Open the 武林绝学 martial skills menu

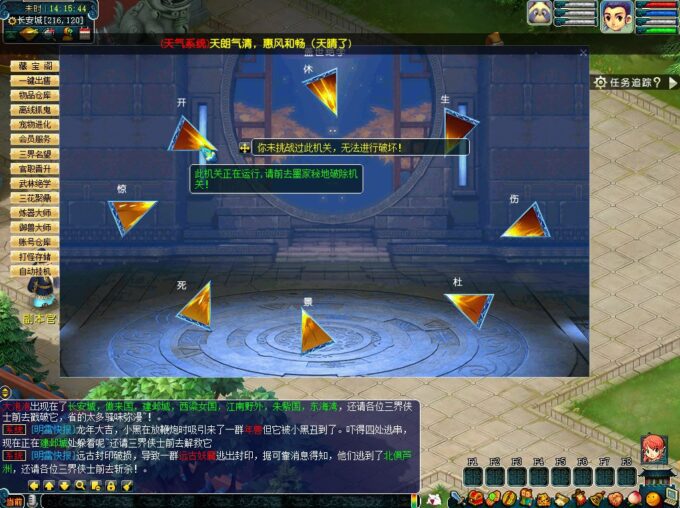coord(34,183)
